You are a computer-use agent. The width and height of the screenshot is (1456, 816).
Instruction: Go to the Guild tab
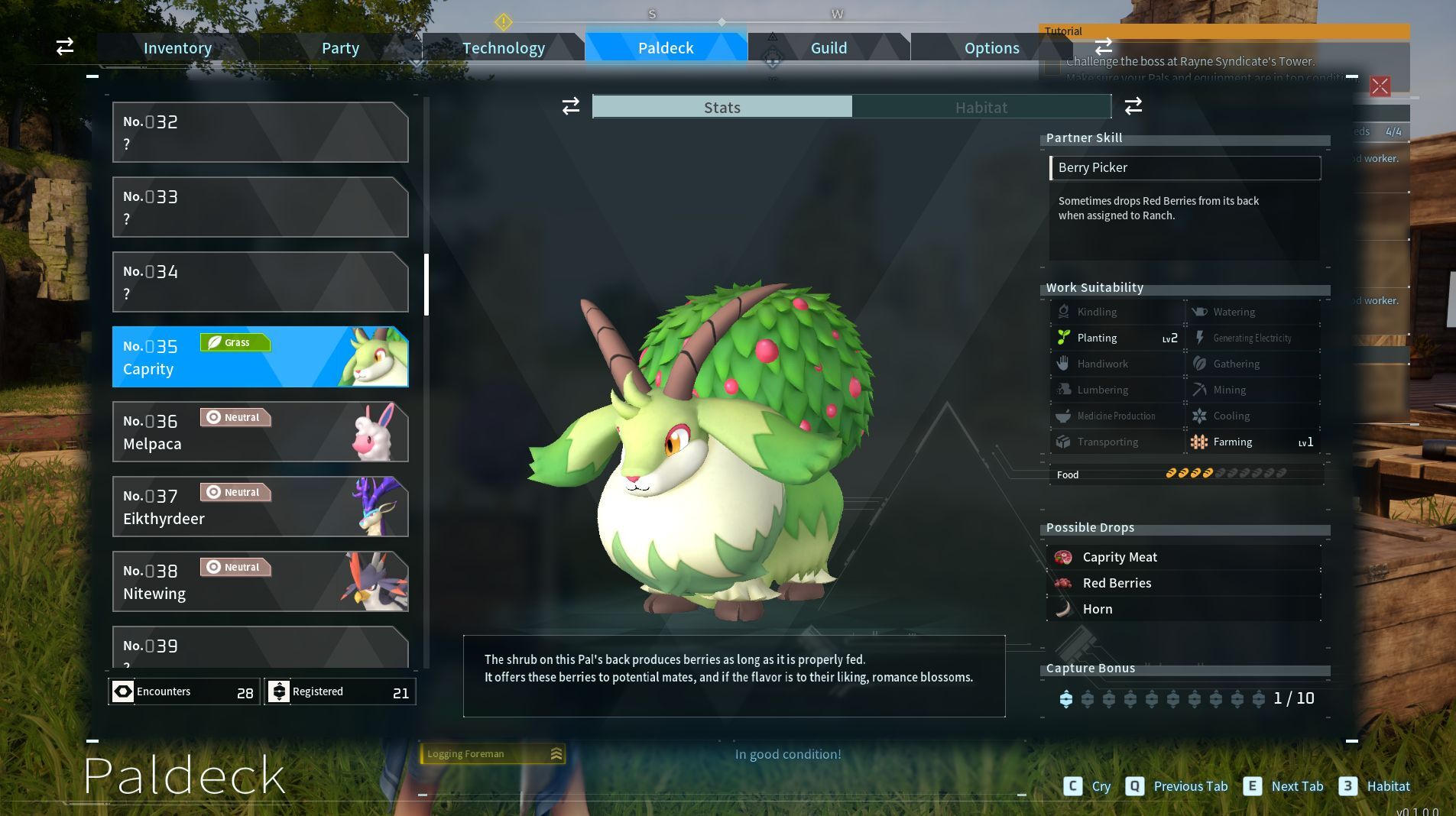point(829,48)
